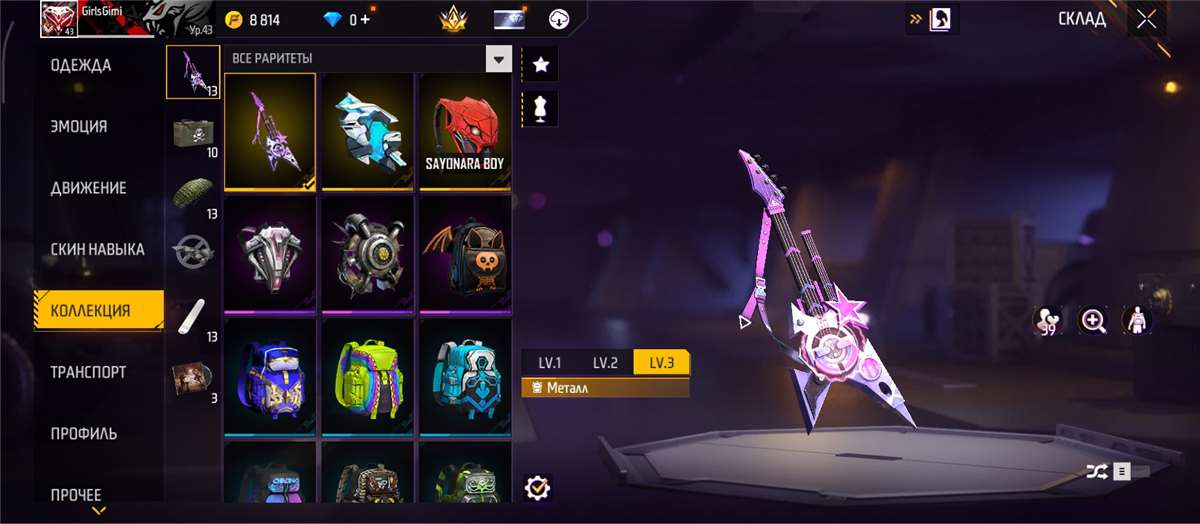Image resolution: width=1200 pixels, height=524 pixels.
Task: Click the magnifying glass zoom icon
Action: point(1094,320)
